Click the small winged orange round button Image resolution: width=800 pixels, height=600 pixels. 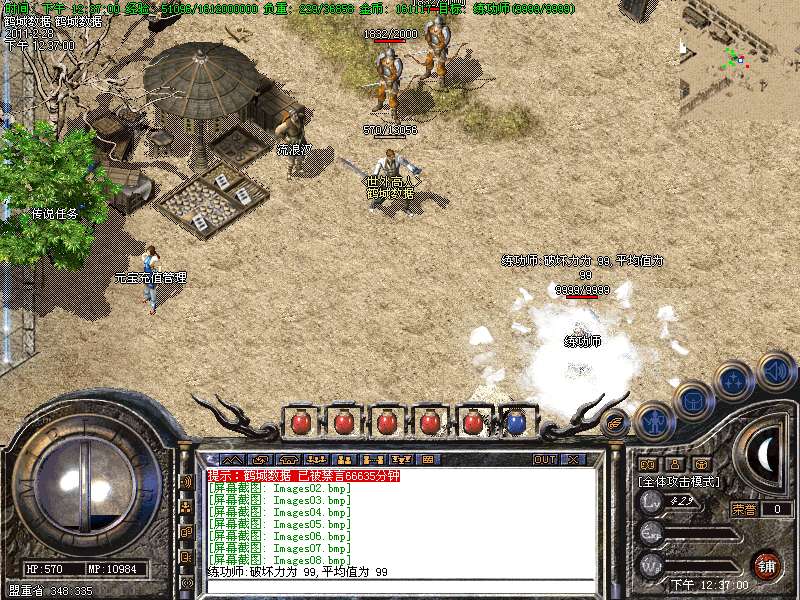pyautogui.click(x=616, y=423)
